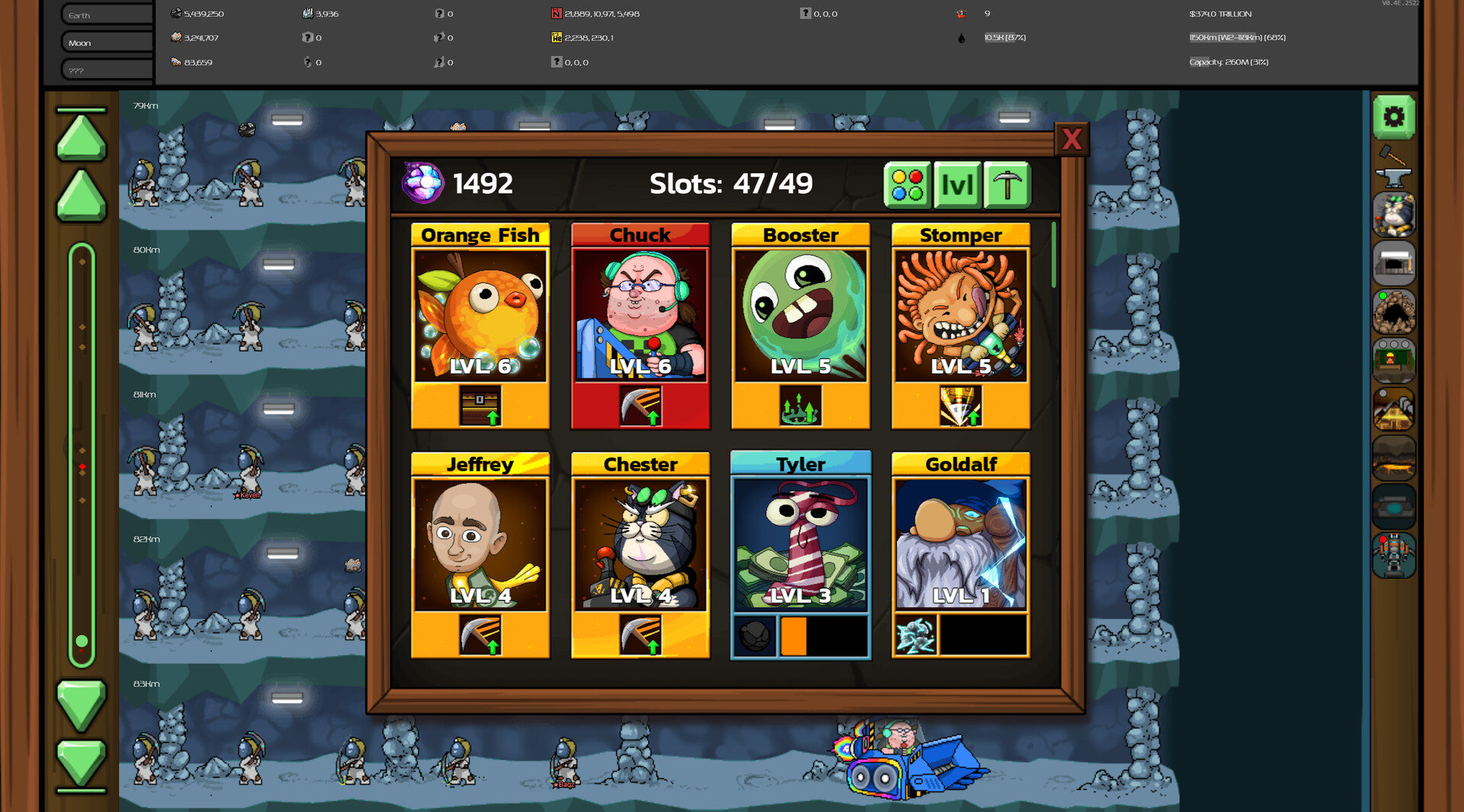Open the blacksmith anvil crafting icon

click(x=1395, y=175)
